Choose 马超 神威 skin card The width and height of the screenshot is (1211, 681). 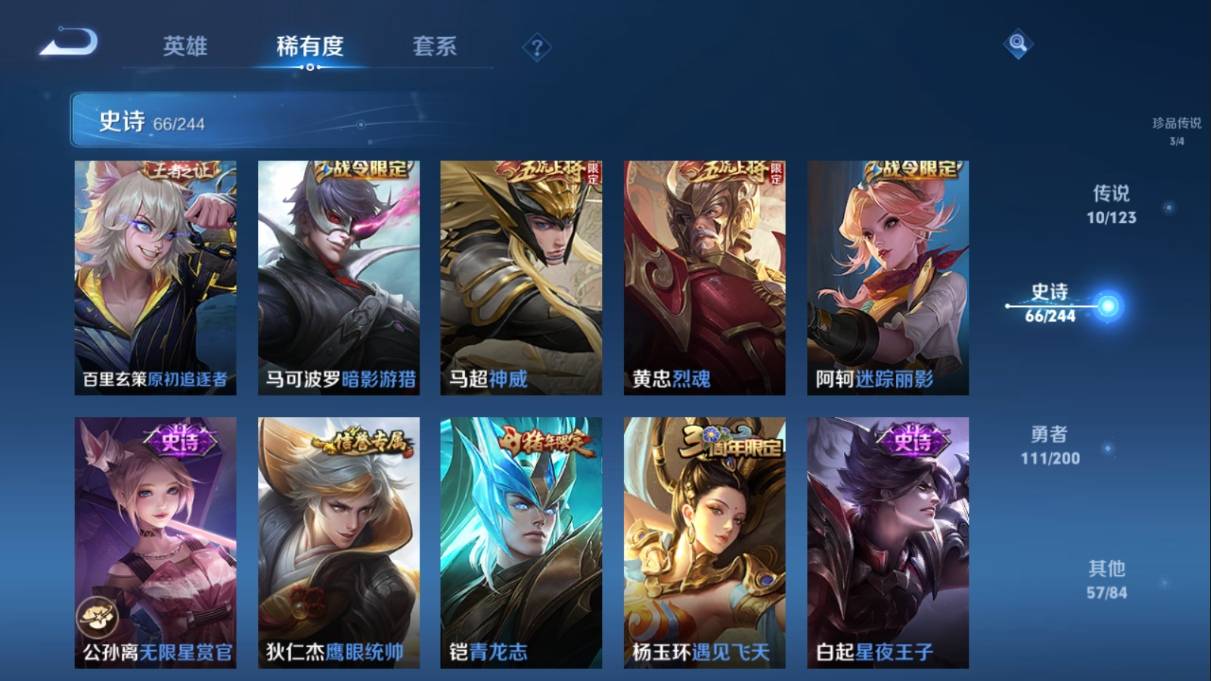click(x=521, y=278)
